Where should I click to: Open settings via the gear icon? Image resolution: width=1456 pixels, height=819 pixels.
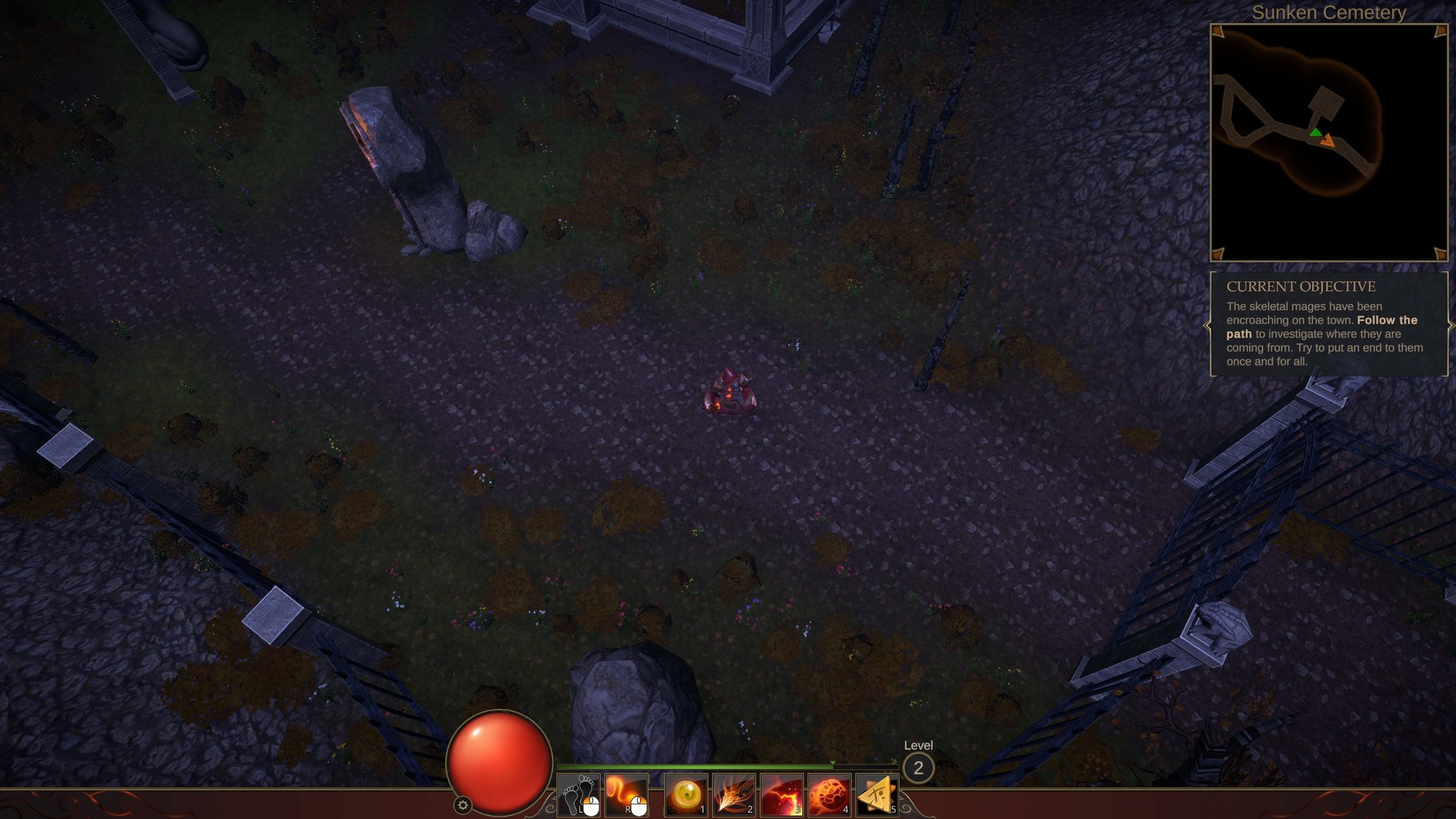coord(463,805)
